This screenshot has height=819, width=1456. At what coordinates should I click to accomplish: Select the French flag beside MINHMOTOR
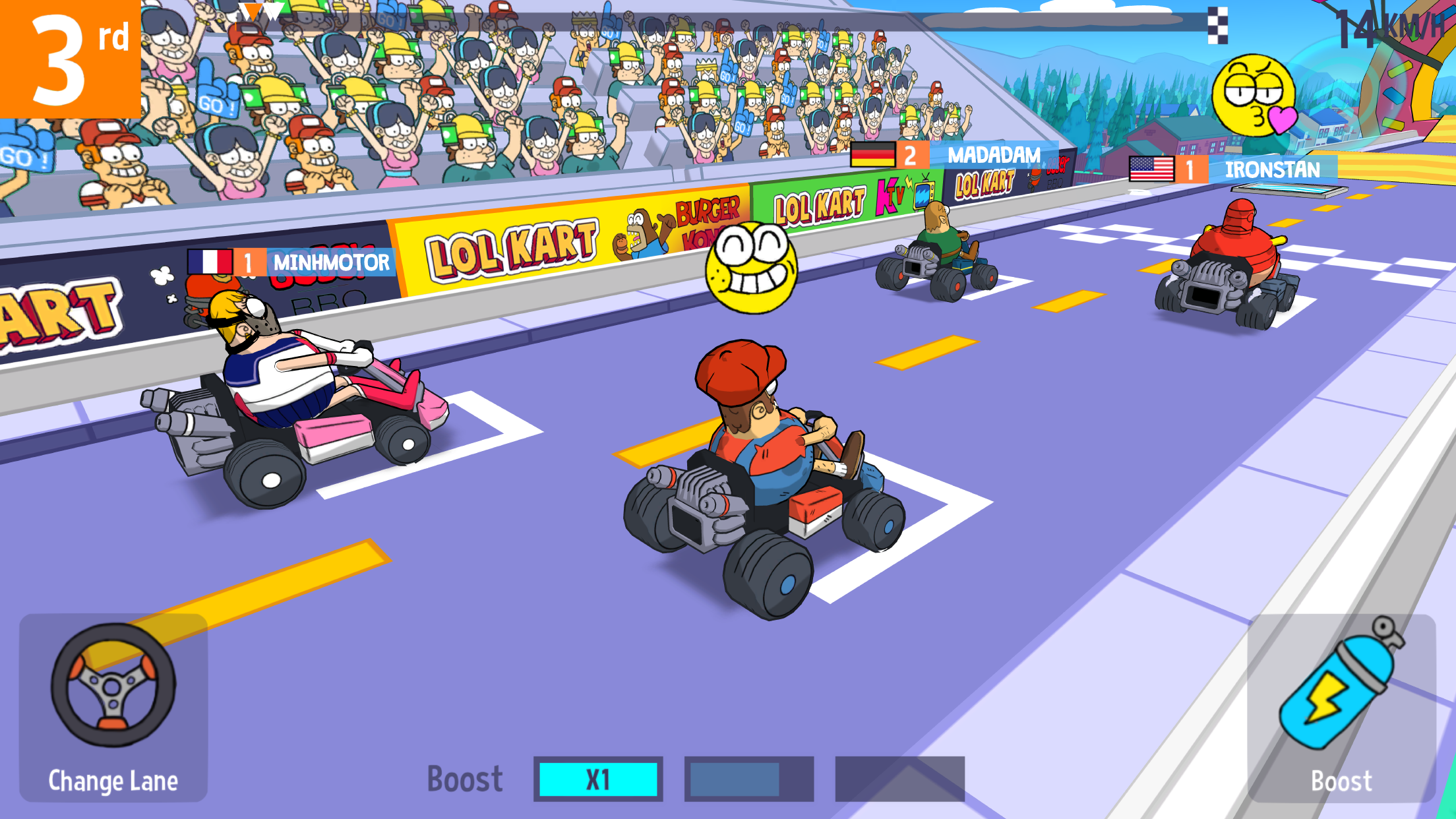click(x=211, y=262)
